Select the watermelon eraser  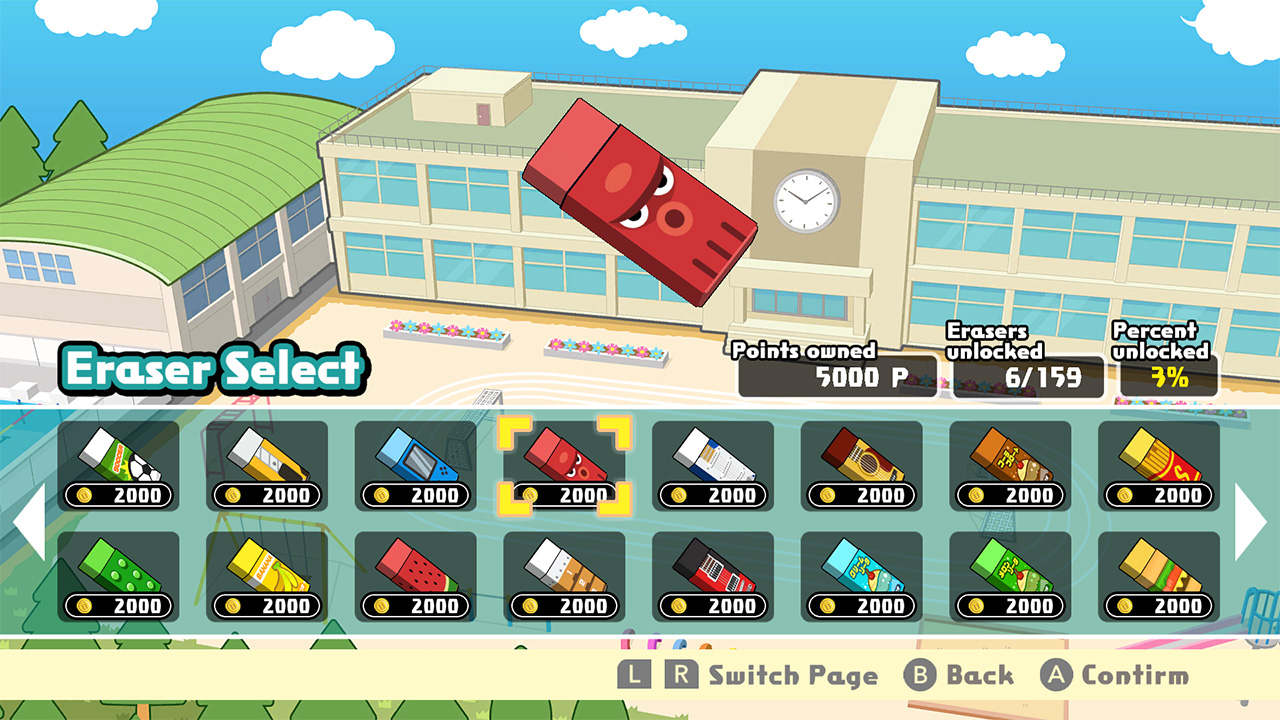[414, 568]
